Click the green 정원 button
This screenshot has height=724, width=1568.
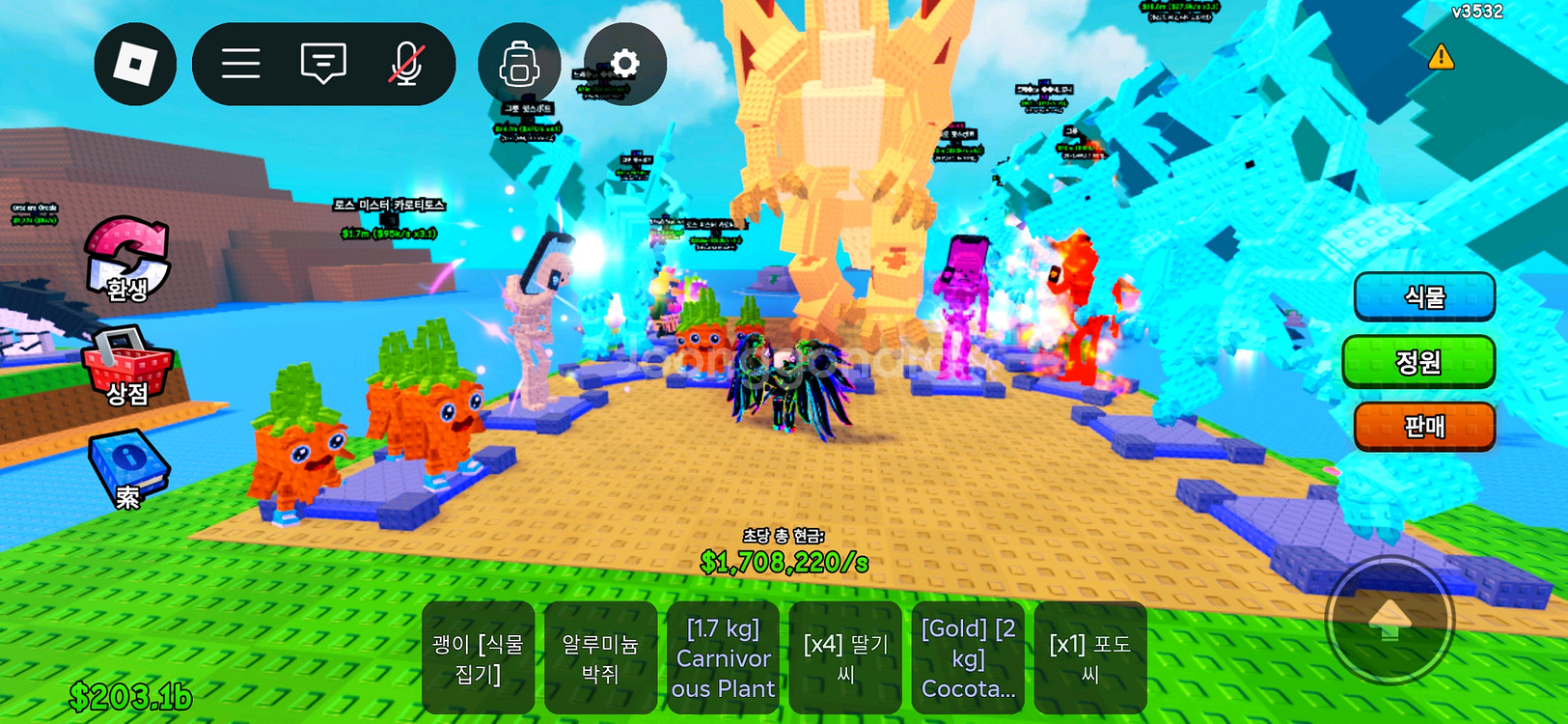coord(1418,362)
